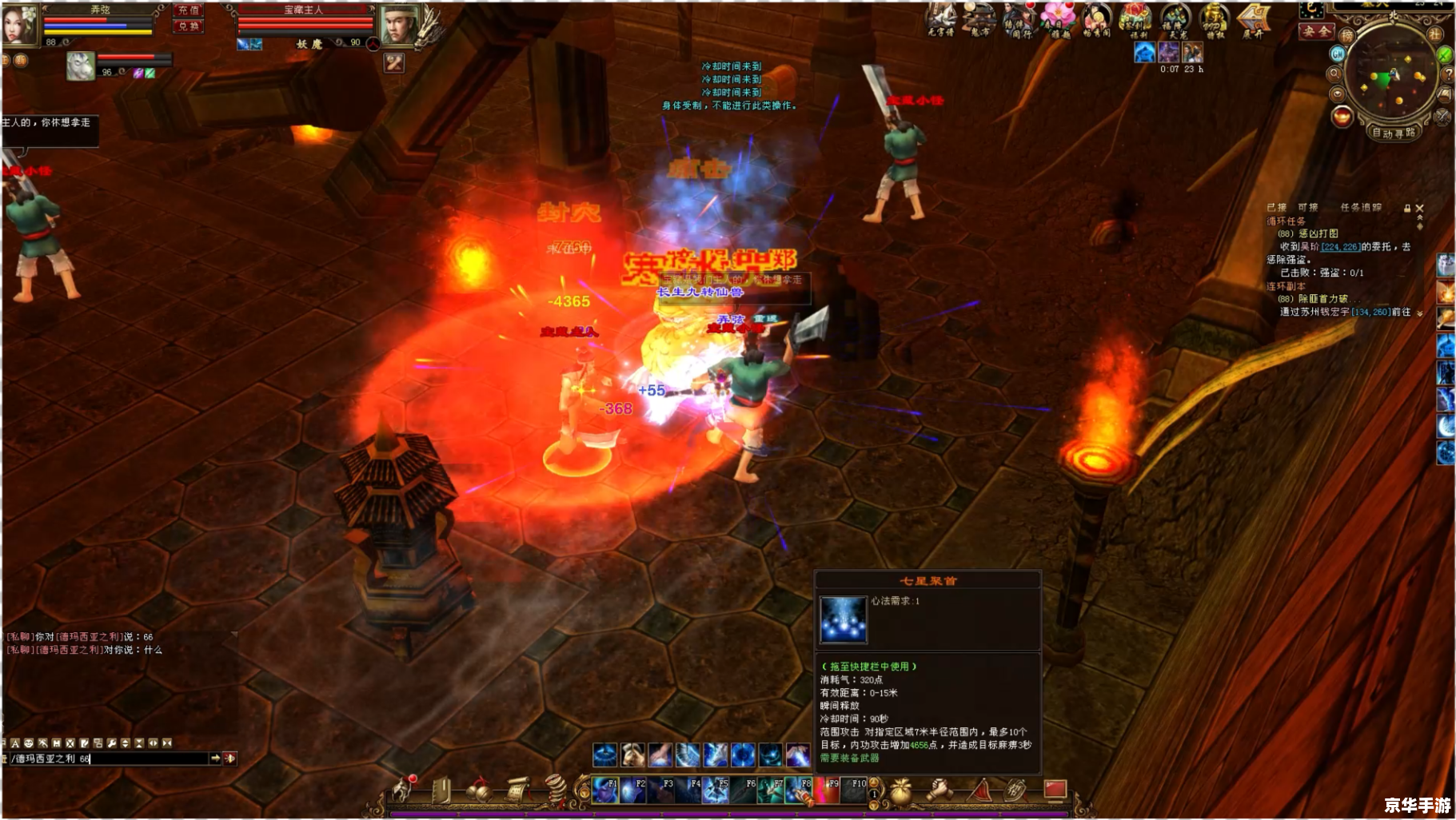Open the blue GM button near minimap

(1338, 54)
